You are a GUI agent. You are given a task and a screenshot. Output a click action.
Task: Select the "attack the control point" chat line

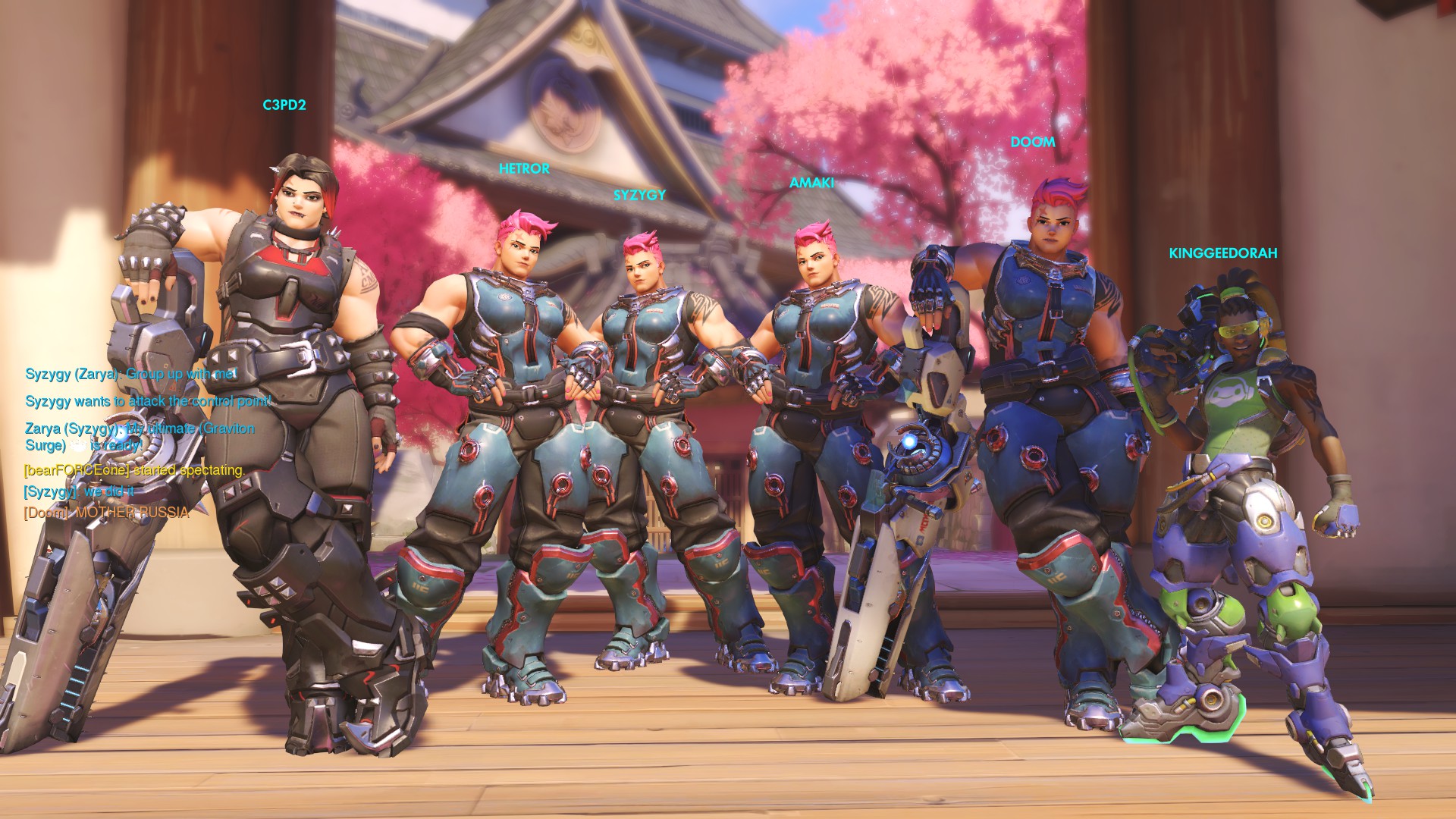pos(148,401)
